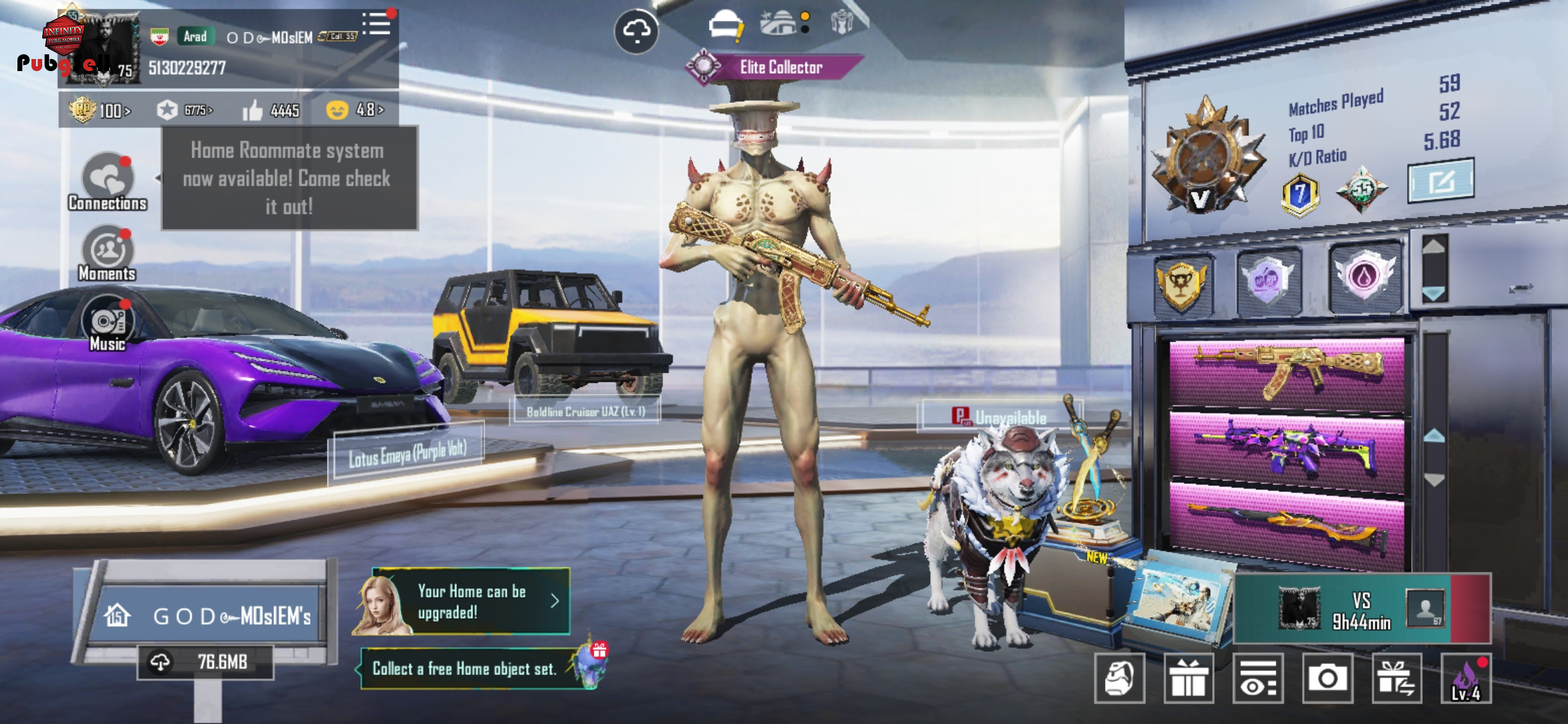
Task: Open the gift exchange icon with arrows
Action: pos(1396,678)
